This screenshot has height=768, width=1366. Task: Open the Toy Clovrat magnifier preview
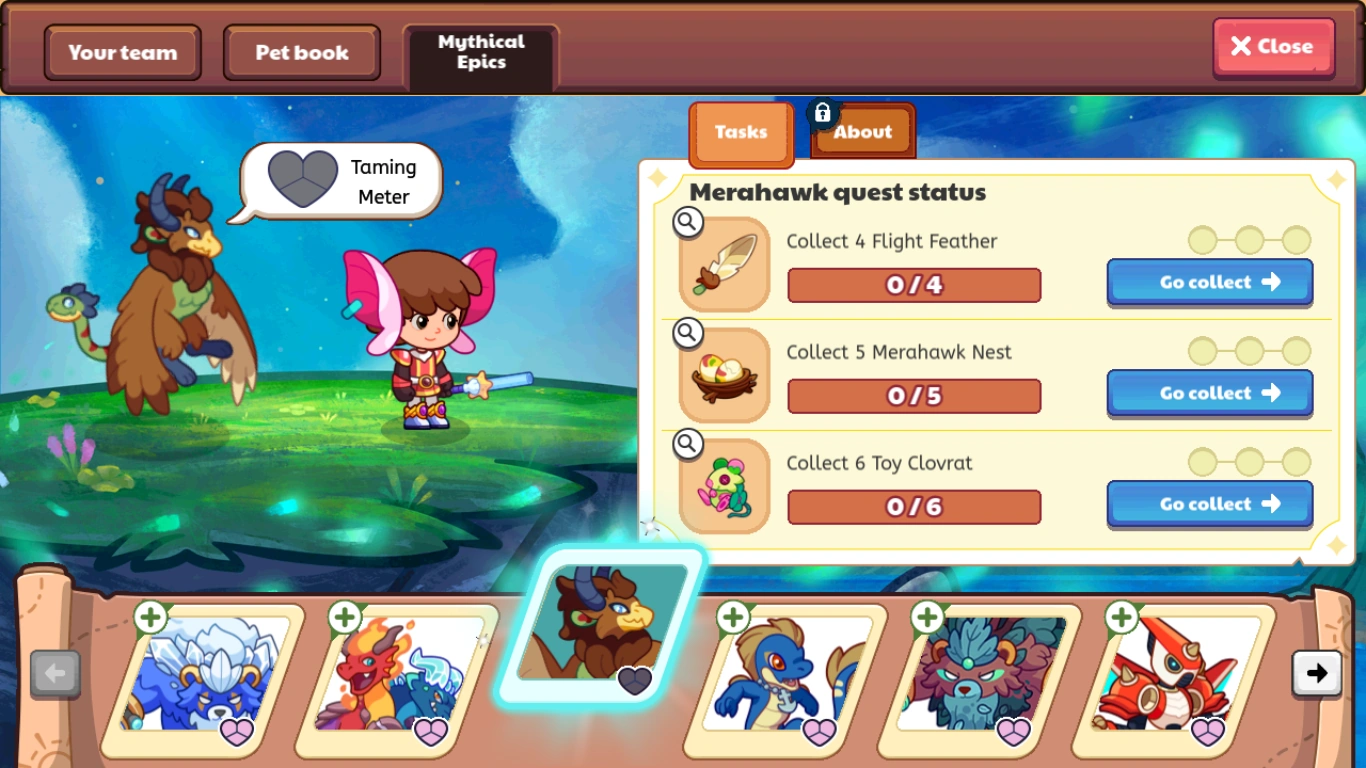point(687,444)
